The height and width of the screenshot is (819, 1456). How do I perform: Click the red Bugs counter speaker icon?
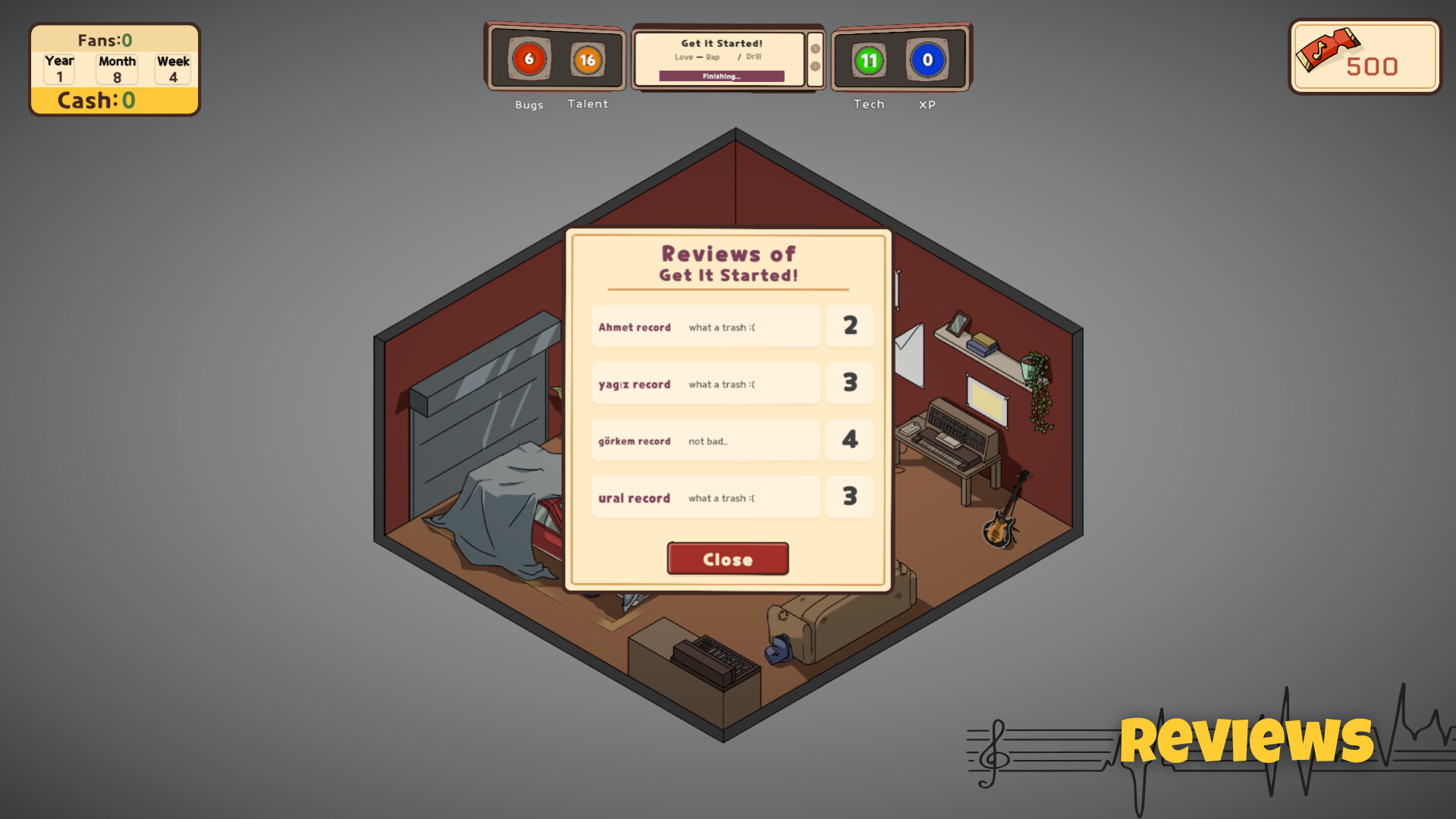pyautogui.click(x=529, y=58)
